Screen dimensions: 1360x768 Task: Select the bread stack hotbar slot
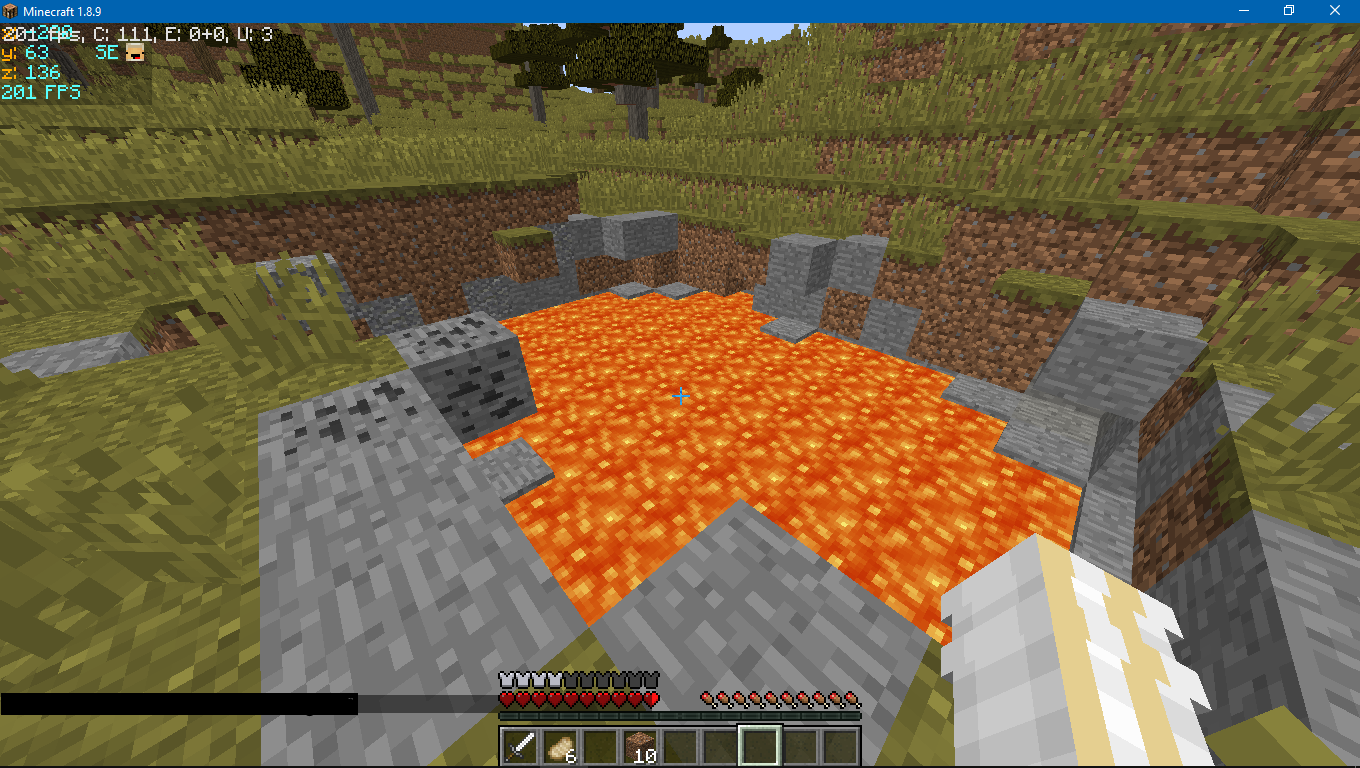tap(559, 746)
